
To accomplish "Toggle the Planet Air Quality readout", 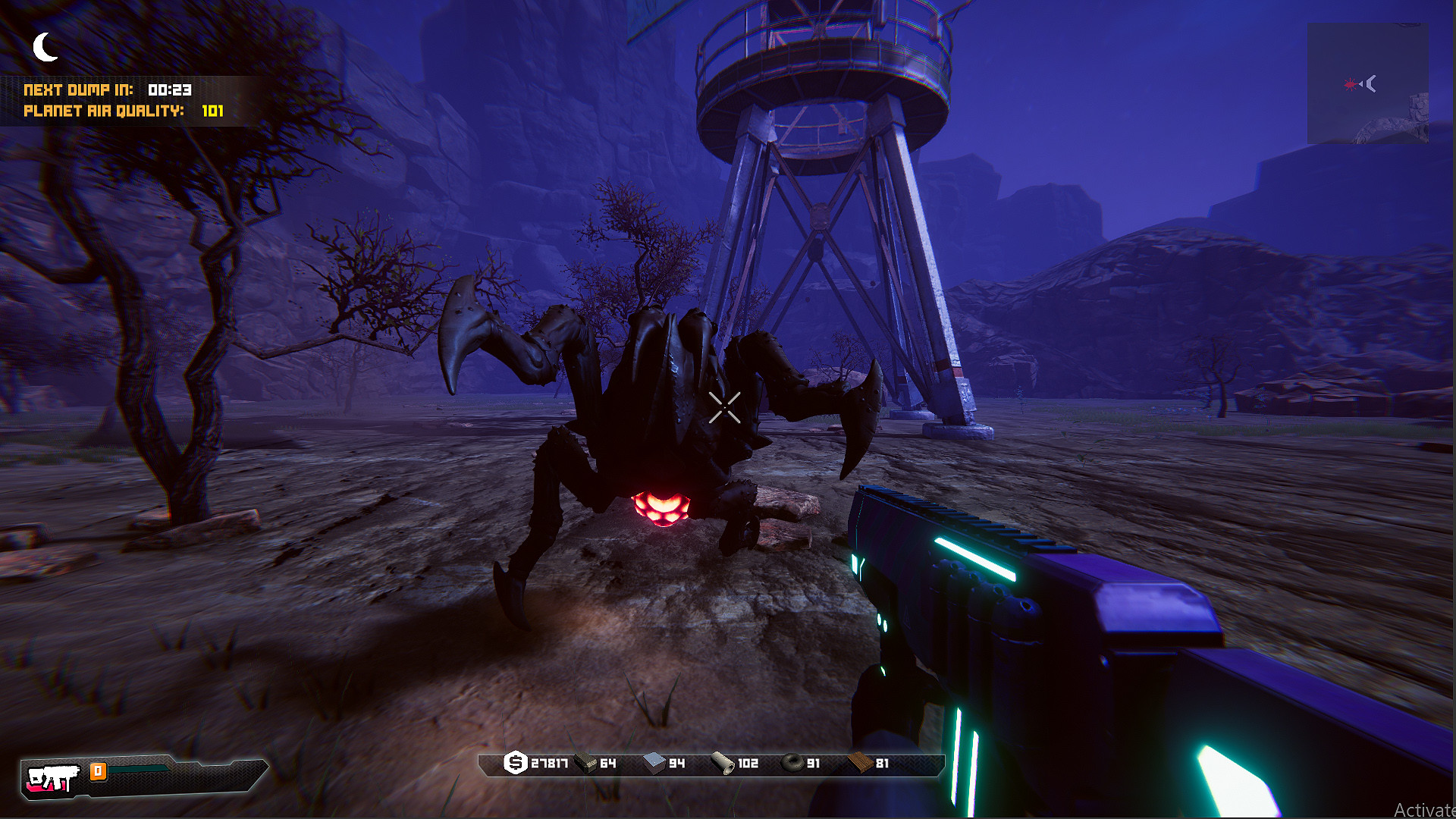I will click(124, 111).
